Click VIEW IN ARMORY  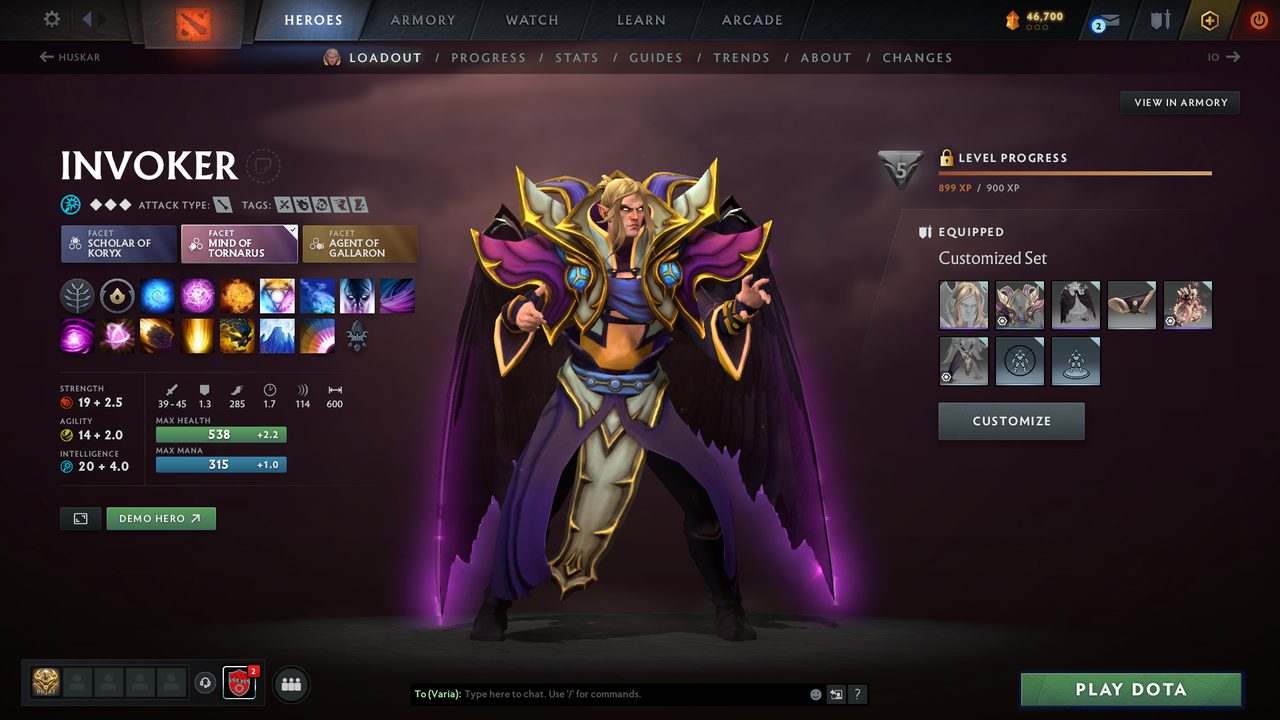click(x=1179, y=102)
